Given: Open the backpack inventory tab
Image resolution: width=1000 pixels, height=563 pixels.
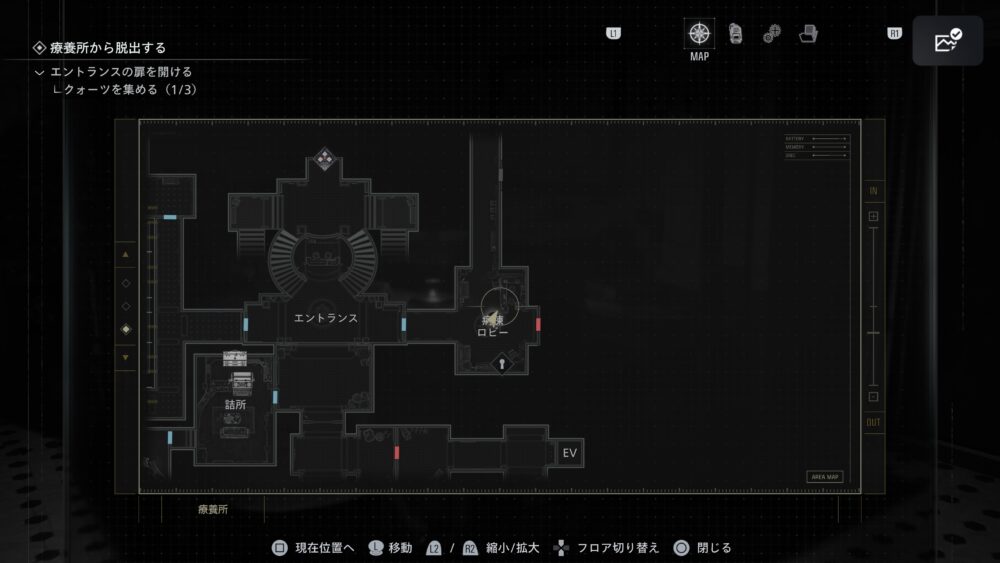Looking at the screenshot, I should (x=735, y=33).
